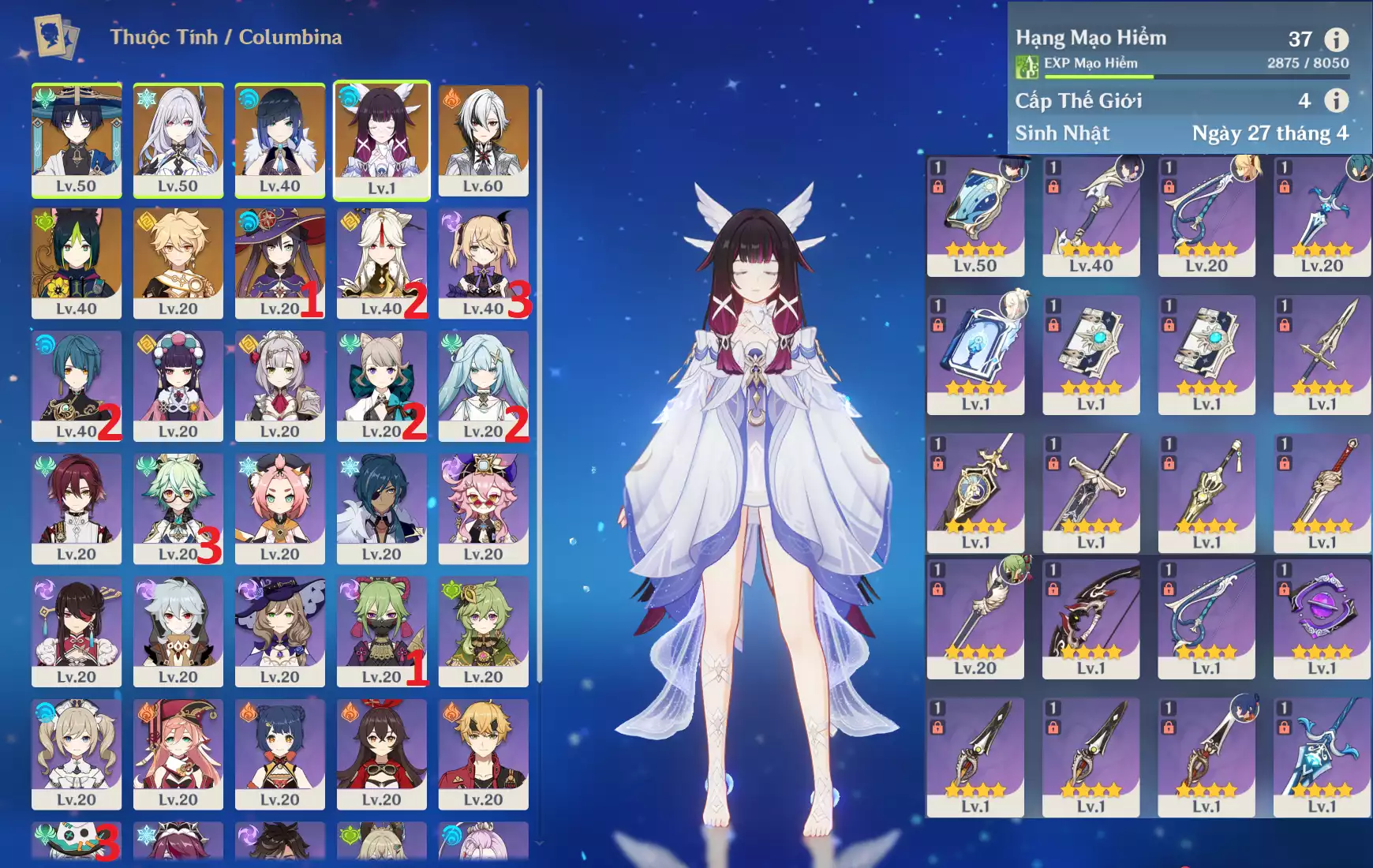Viewport: 1373px width, 868px height.
Task: Choose the white-haired Skirk character card
Action: 178,140
